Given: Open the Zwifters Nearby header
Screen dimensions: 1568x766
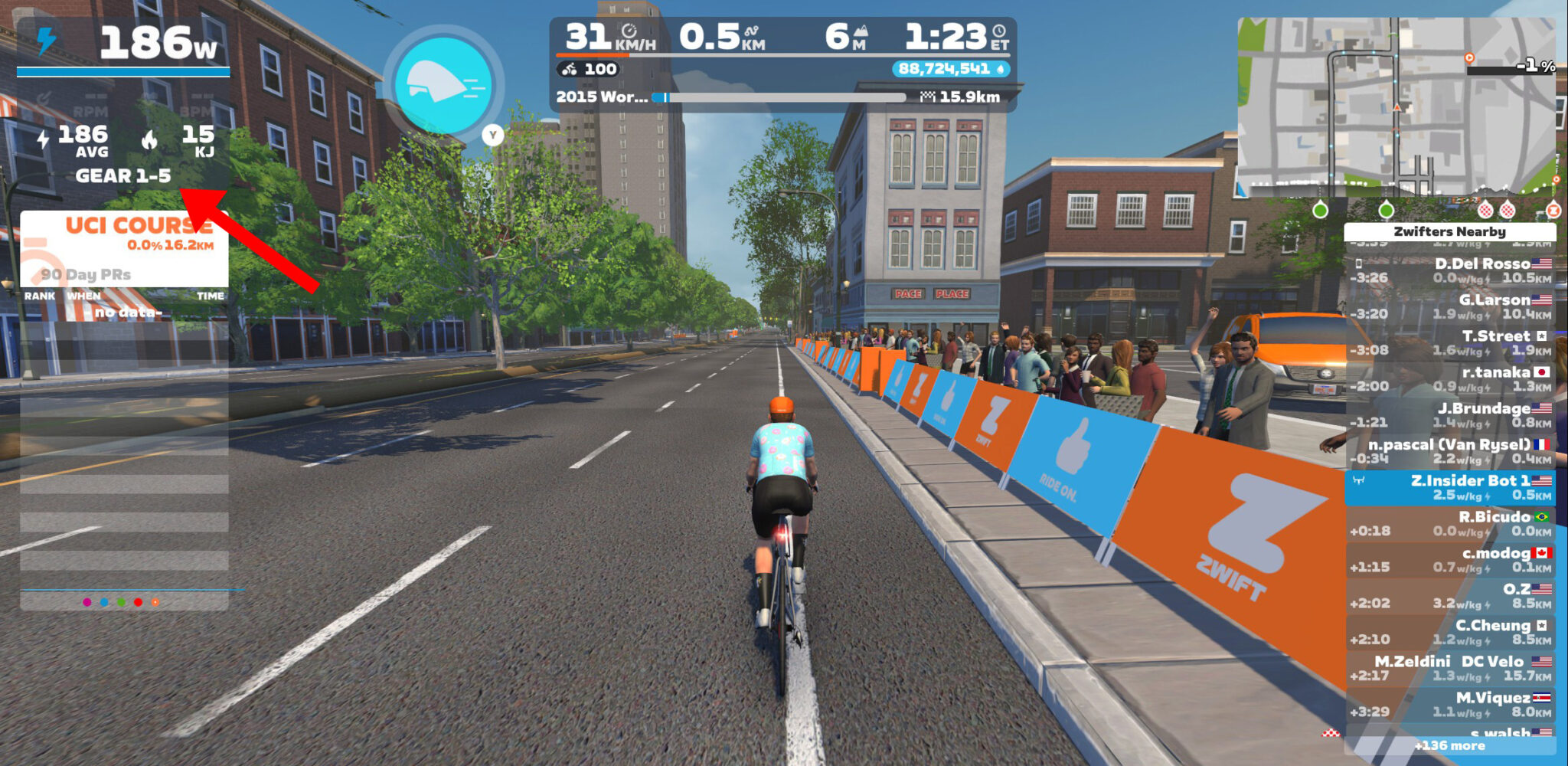Looking at the screenshot, I should point(1449,232).
